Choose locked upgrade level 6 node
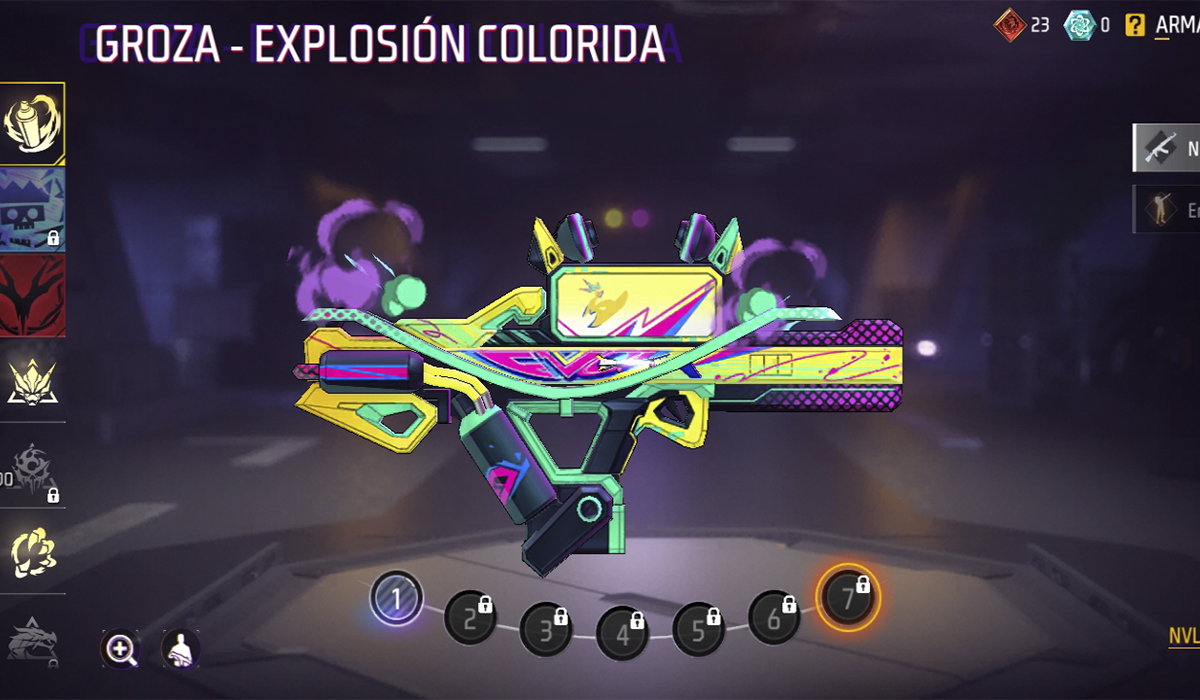This screenshot has height=700, width=1200. coord(774,615)
